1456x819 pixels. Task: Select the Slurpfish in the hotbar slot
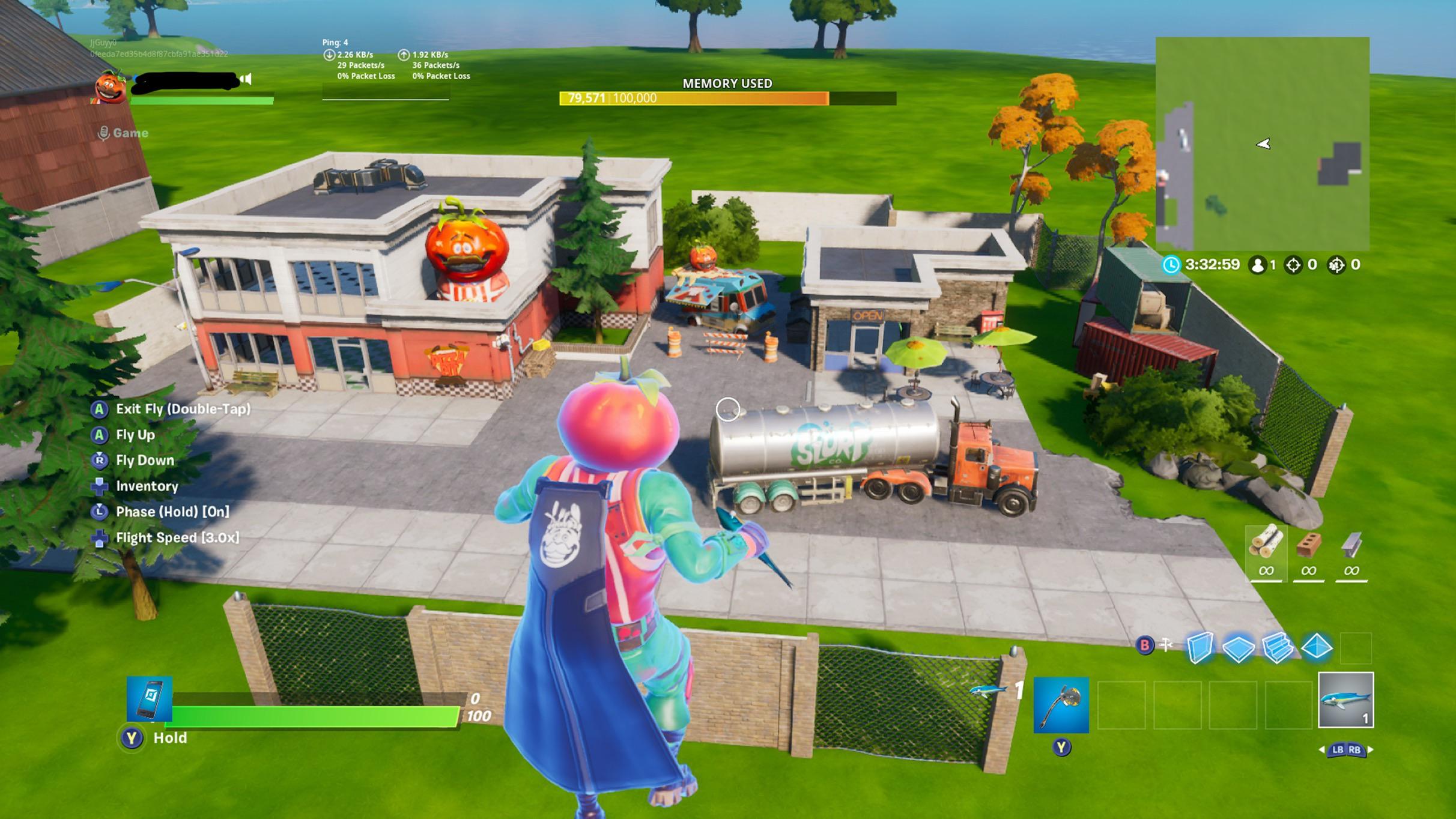(1346, 700)
